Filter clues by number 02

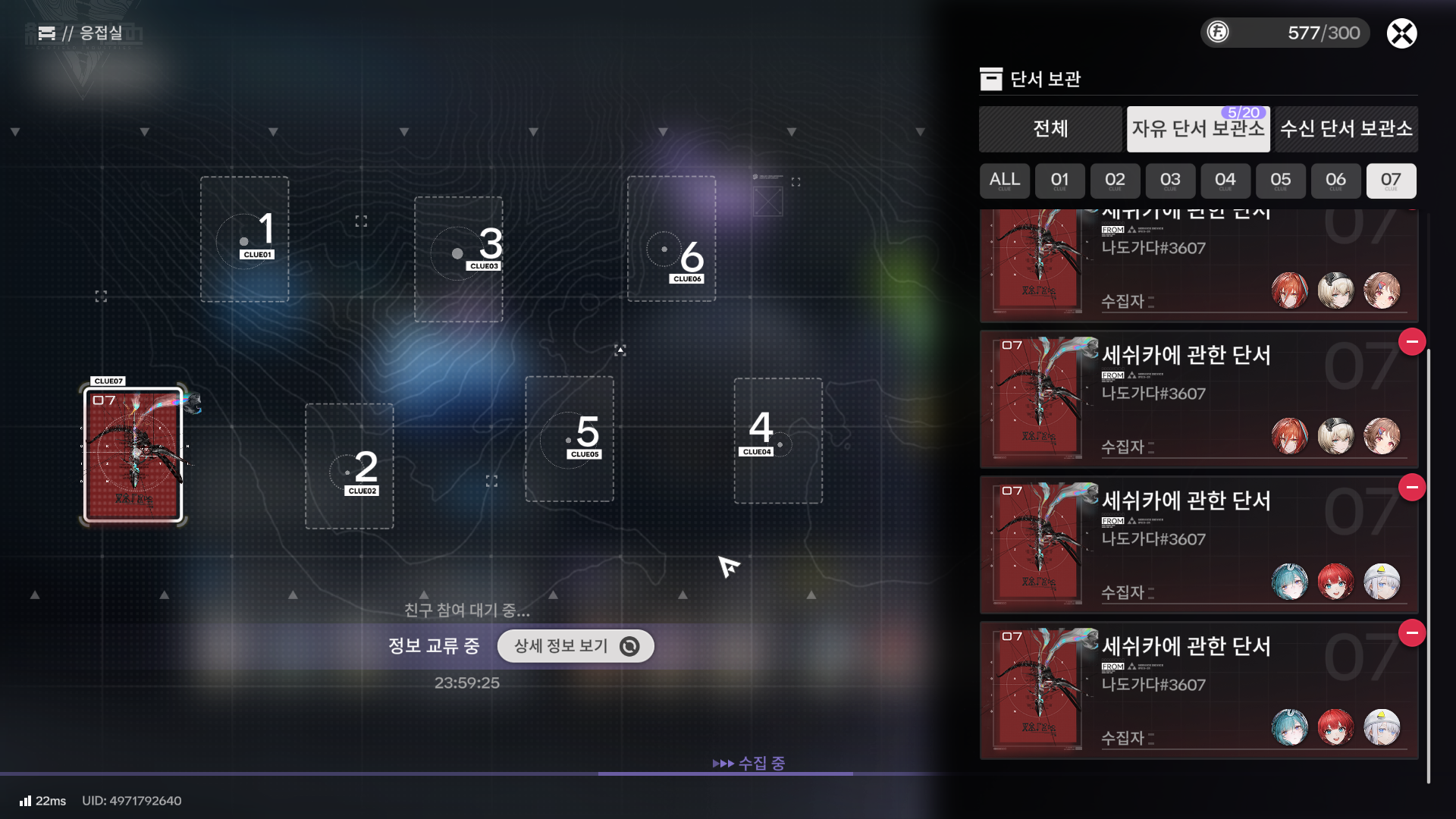tap(1115, 180)
